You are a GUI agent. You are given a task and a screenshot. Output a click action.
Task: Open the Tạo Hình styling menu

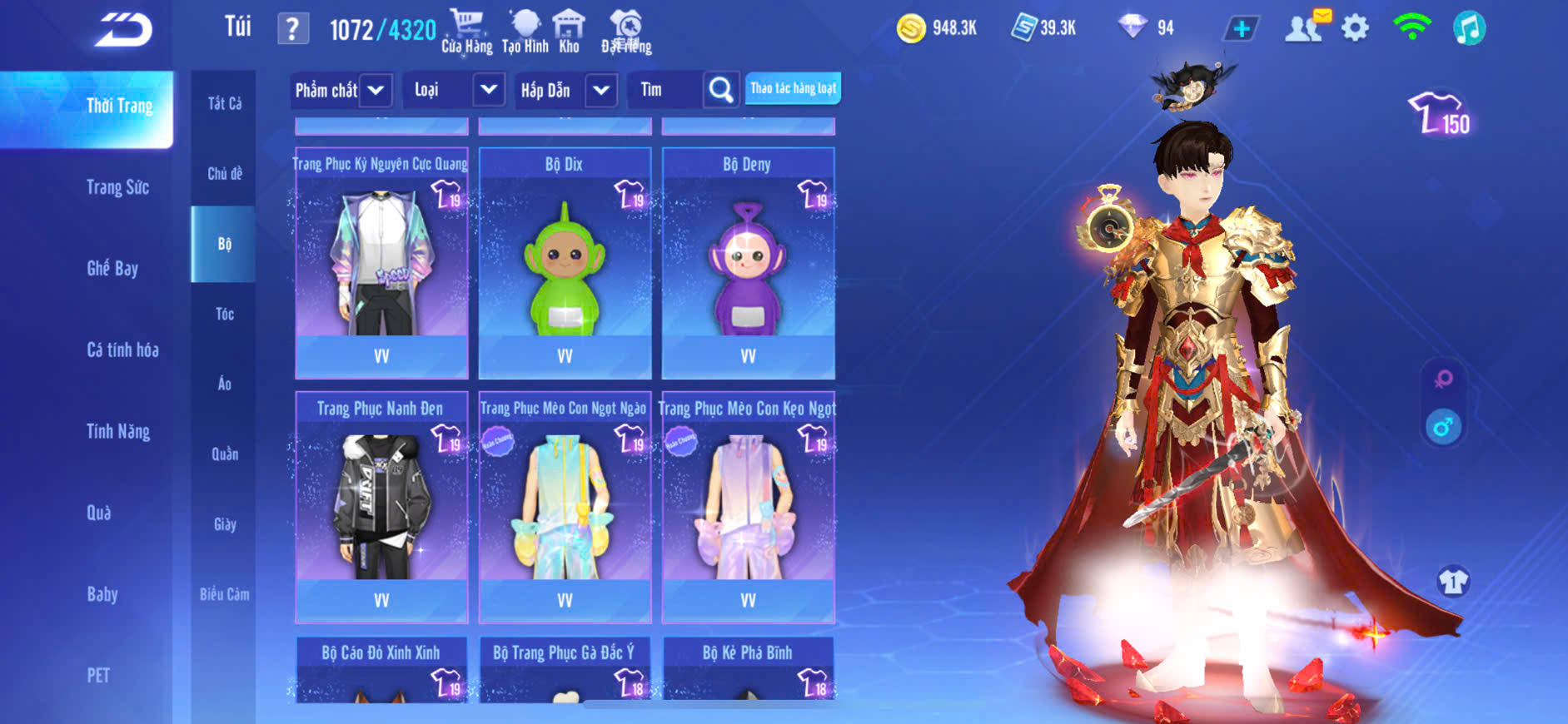coord(525,30)
